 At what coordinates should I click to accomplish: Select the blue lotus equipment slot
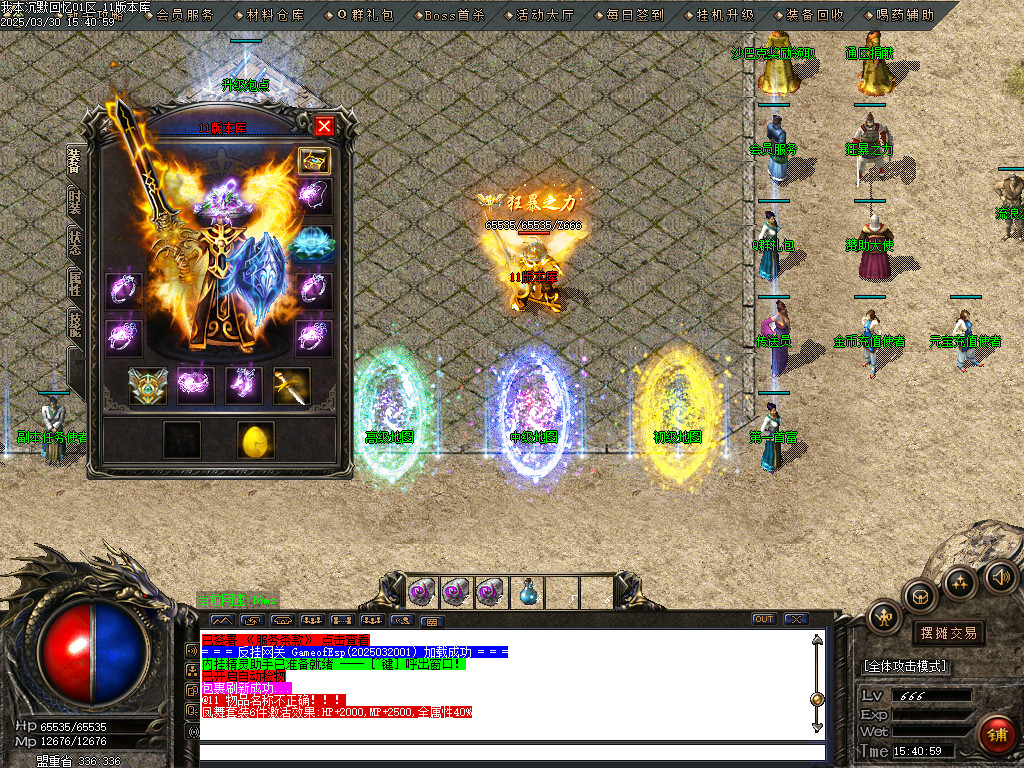click(314, 244)
